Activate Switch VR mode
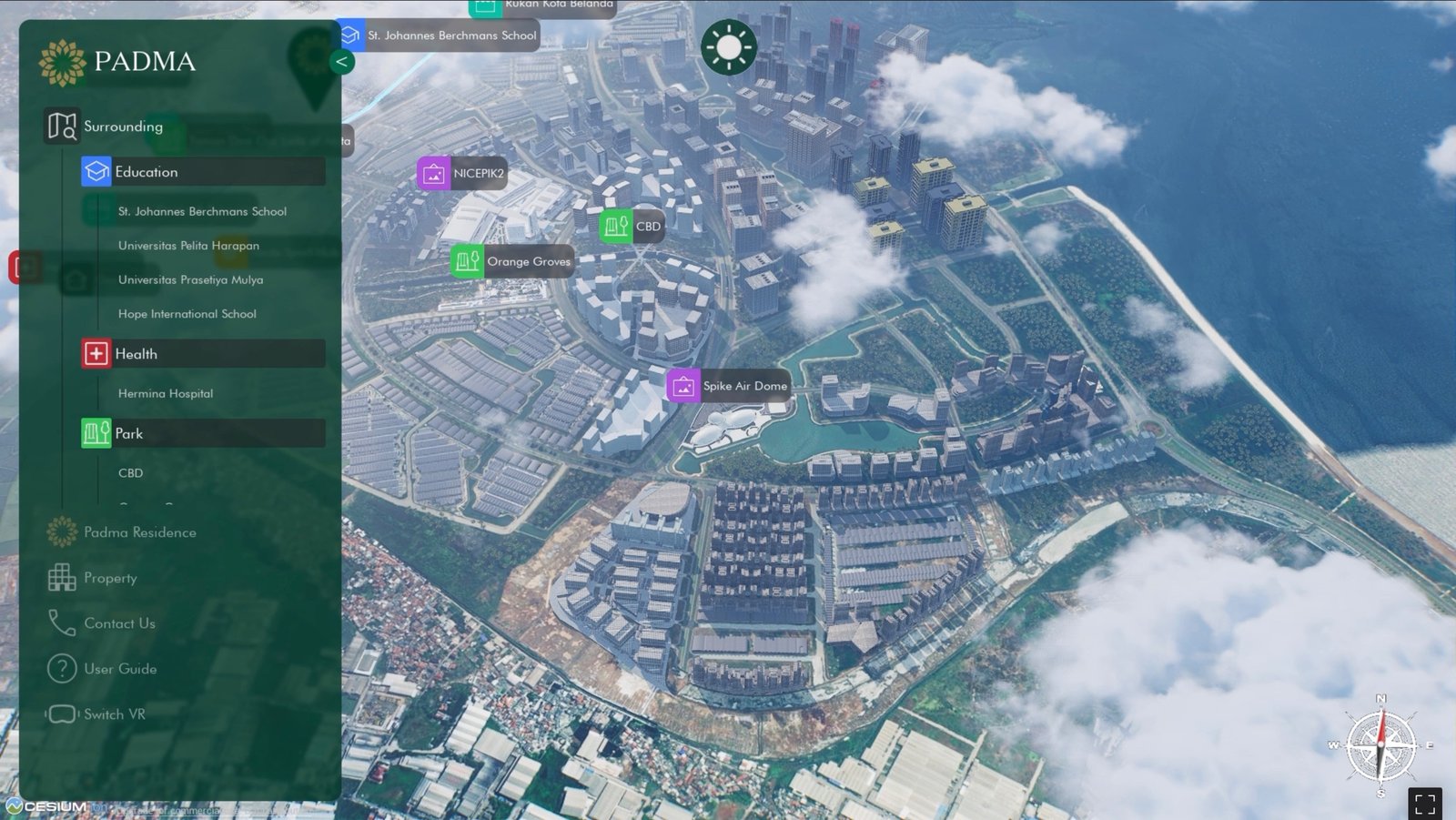 [114, 714]
